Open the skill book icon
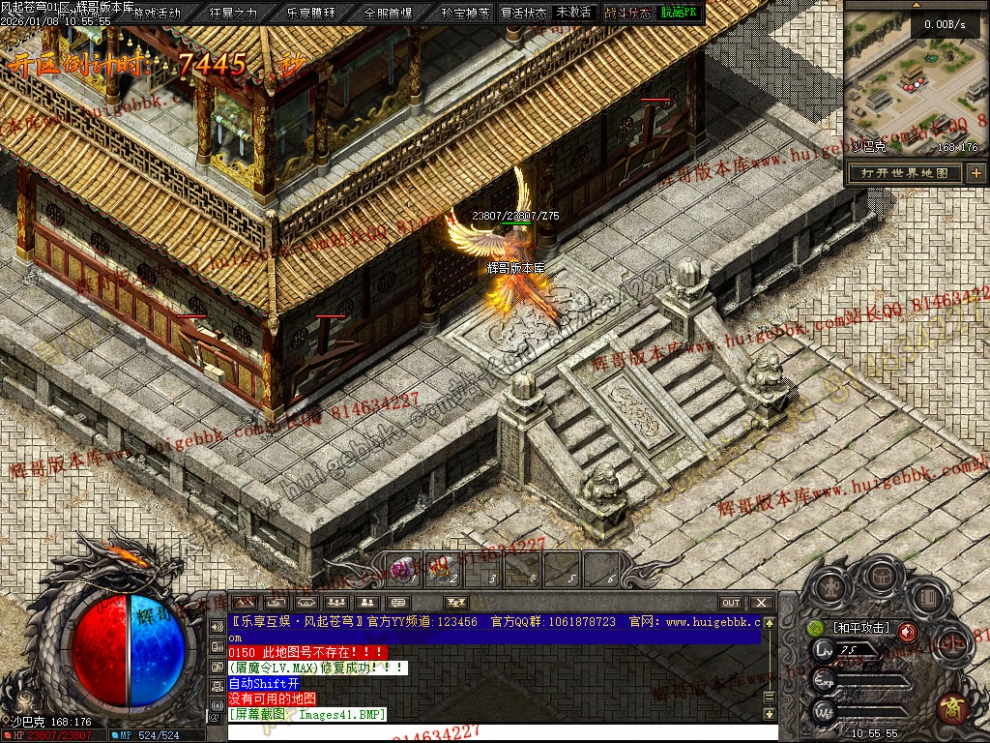 pos(928,596)
